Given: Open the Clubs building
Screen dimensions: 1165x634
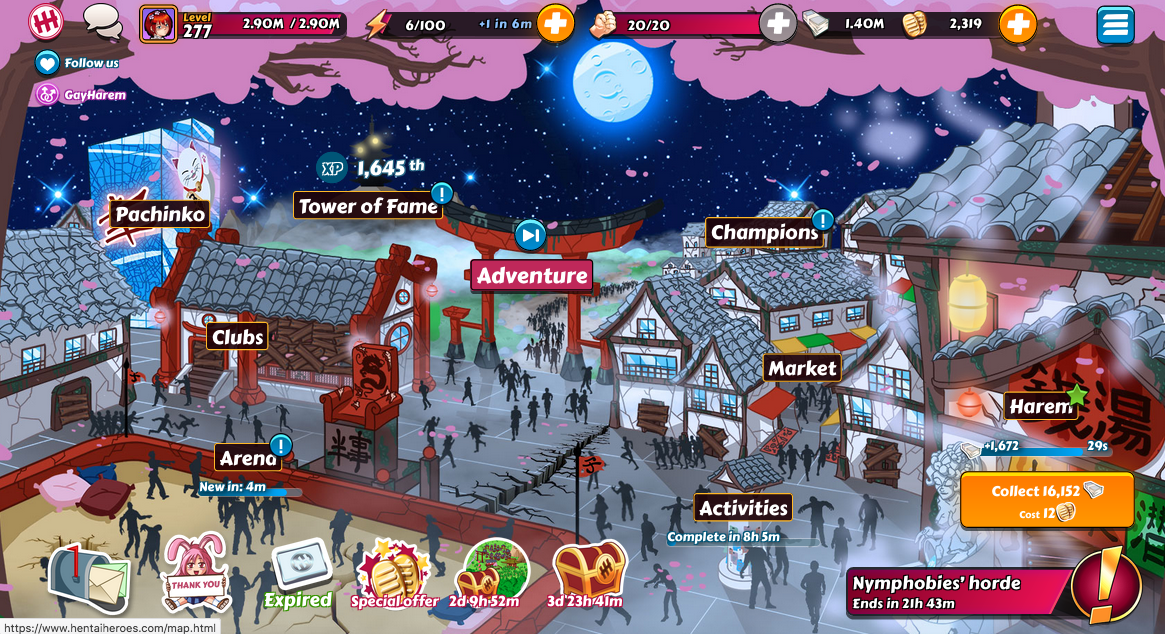Looking at the screenshot, I should [238, 337].
